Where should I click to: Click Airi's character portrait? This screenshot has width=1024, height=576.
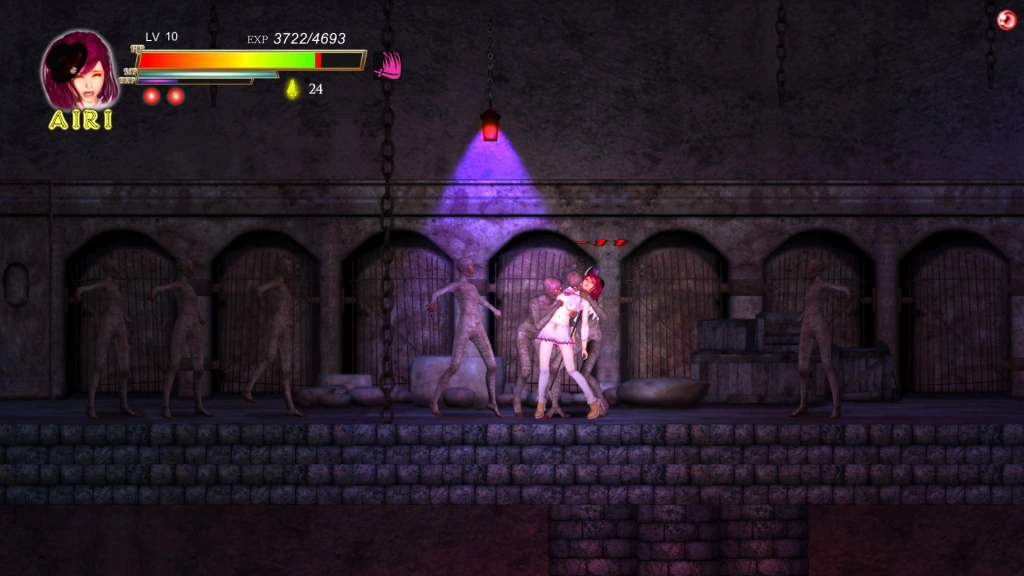tap(79, 70)
